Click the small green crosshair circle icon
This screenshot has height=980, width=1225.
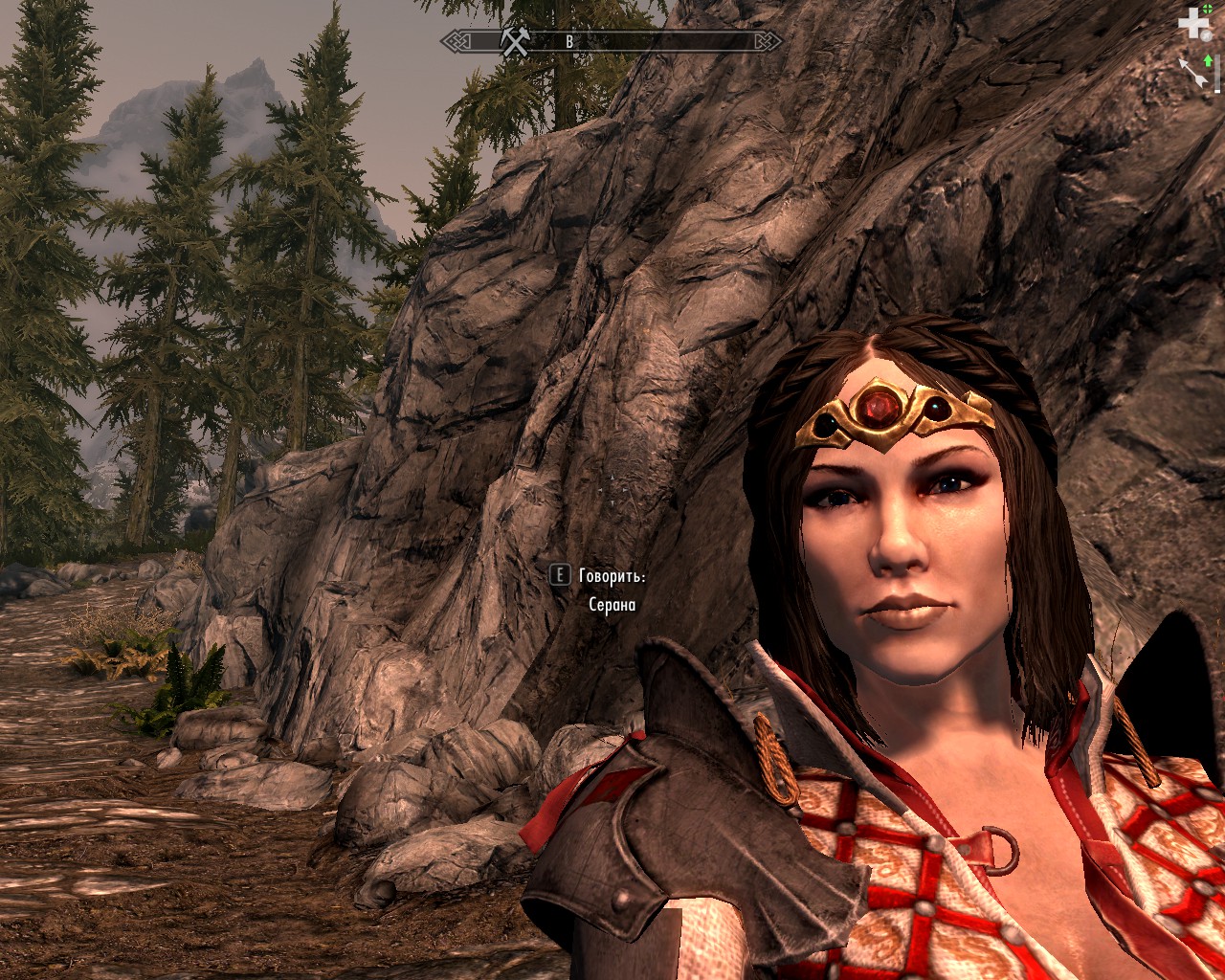(1207, 10)
